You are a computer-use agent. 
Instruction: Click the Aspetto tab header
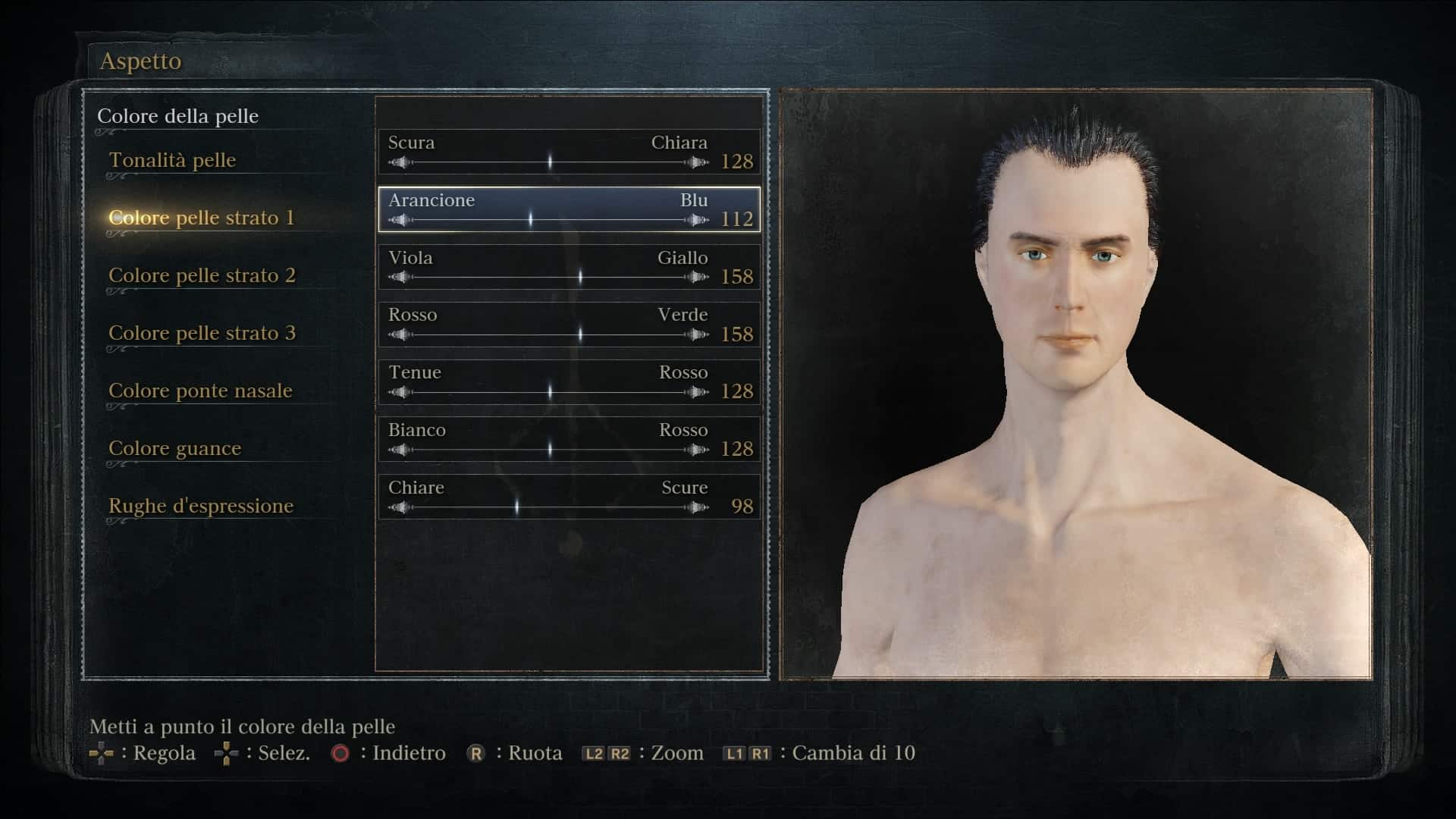141,61
